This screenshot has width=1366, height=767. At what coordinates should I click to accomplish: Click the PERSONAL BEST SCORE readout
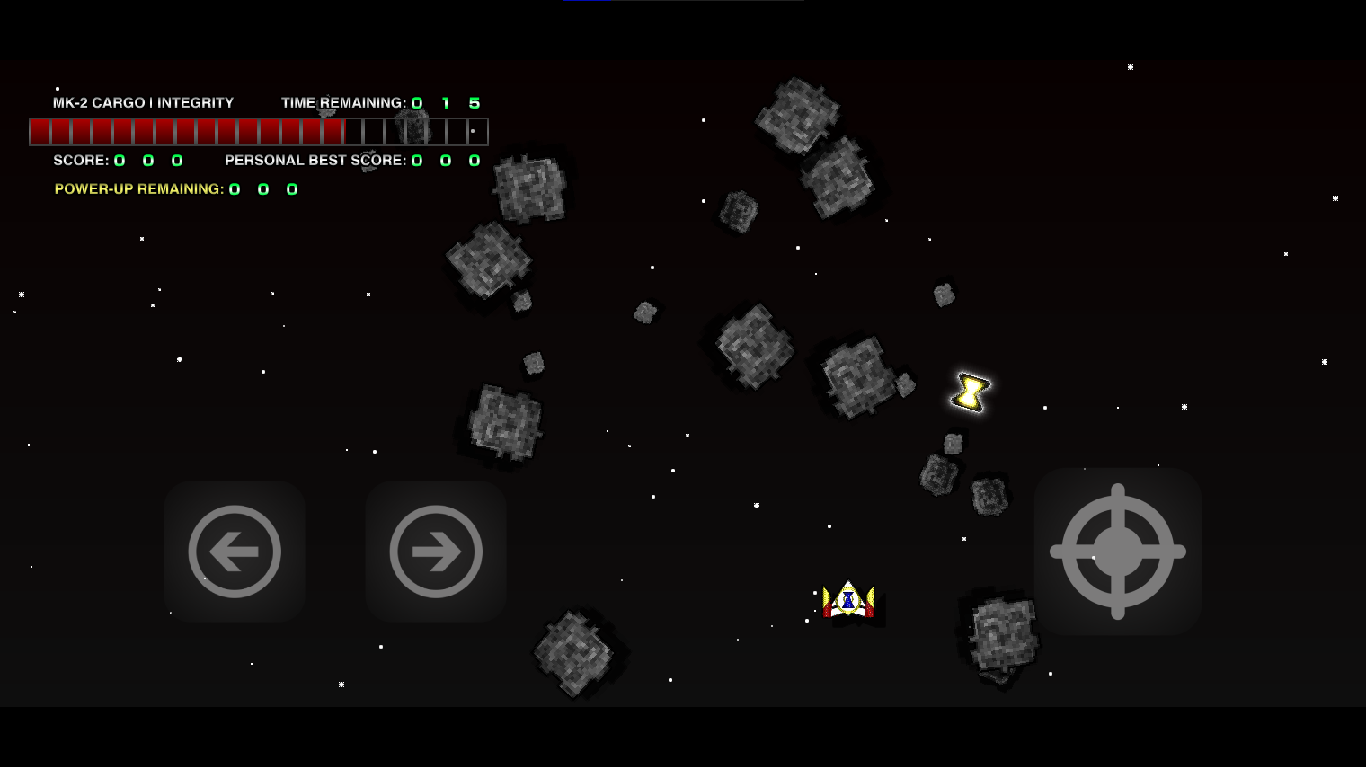pyautogui.click(x=444, y=159)
